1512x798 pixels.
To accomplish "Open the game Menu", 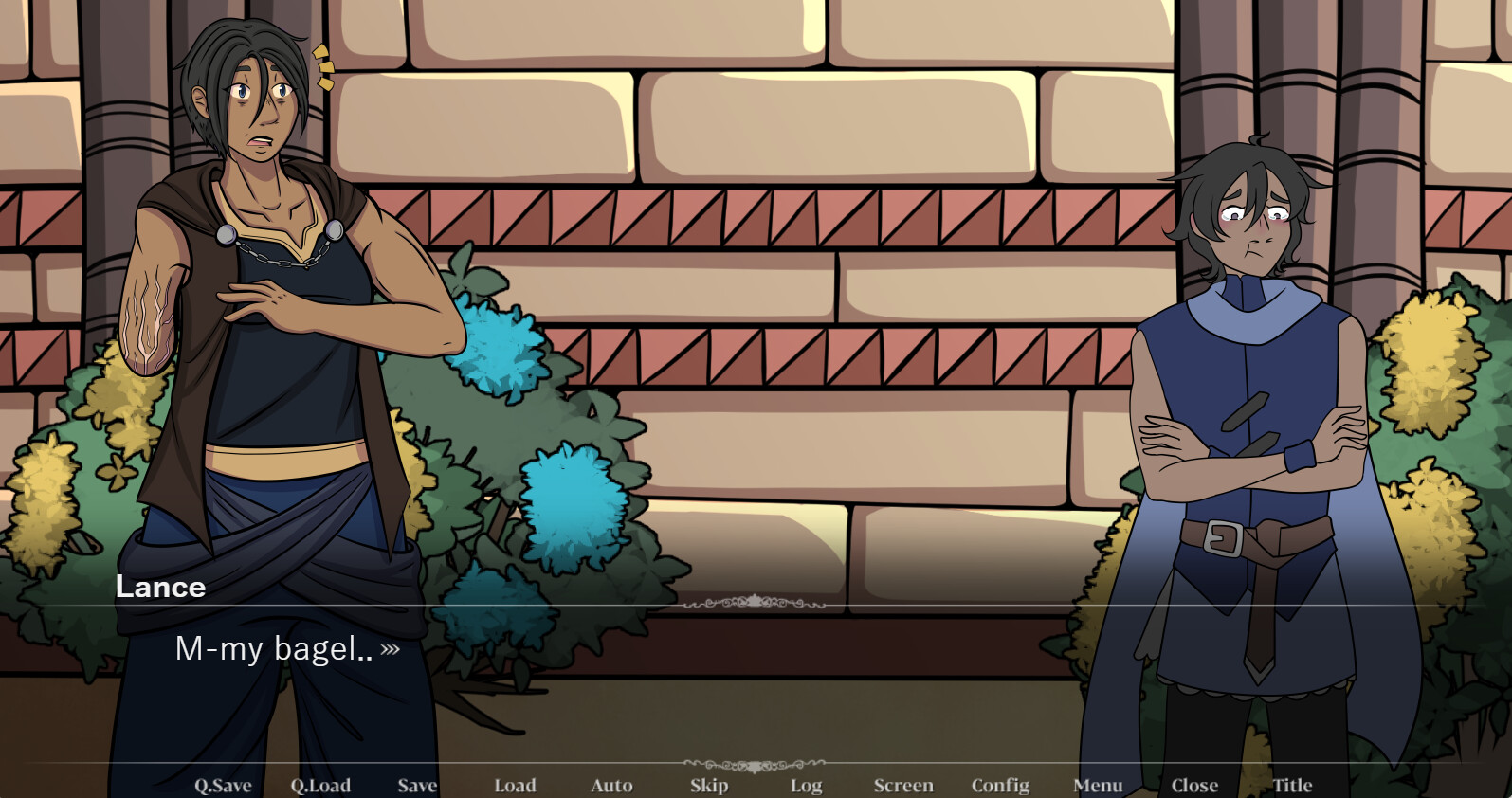I will coord(1097,786).
